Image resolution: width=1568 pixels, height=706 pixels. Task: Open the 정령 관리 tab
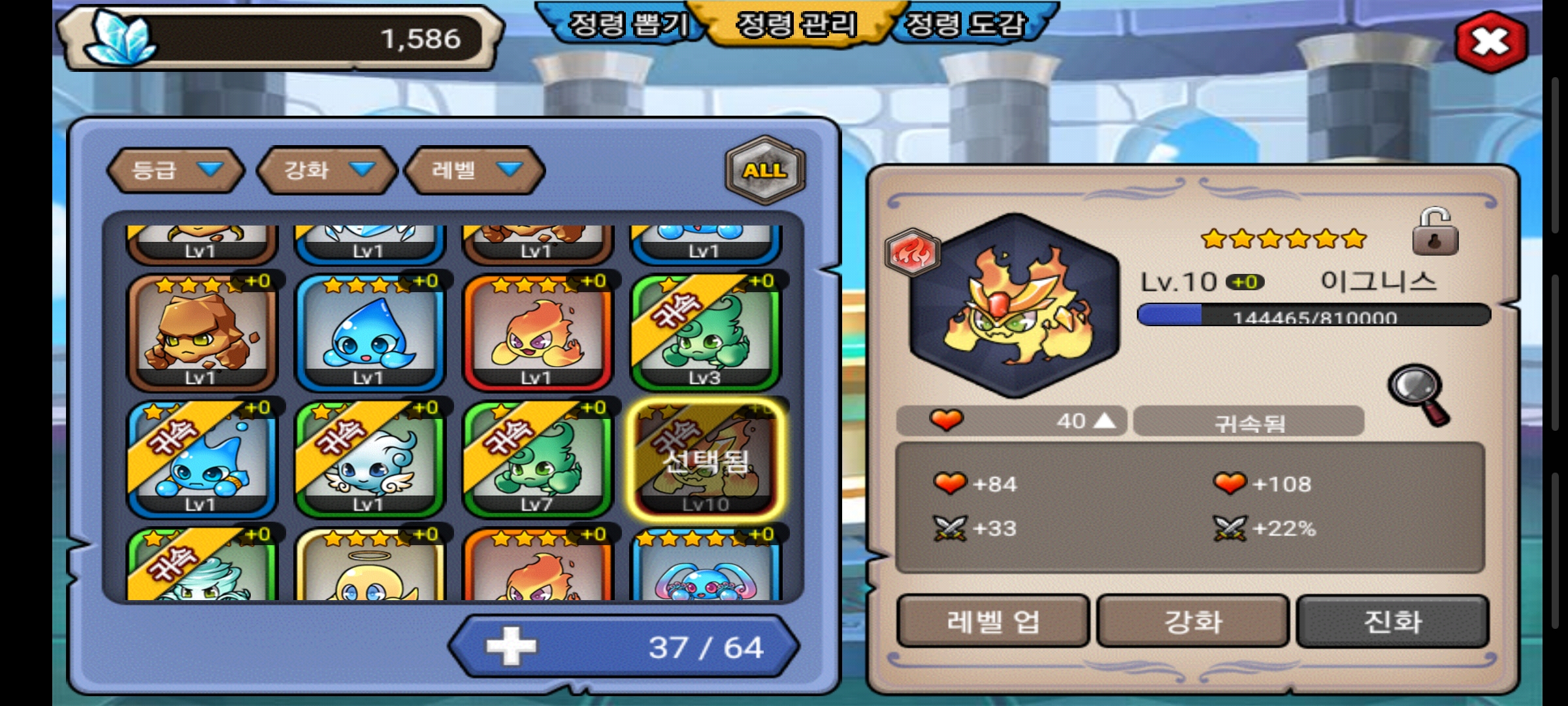coord(796,26)
